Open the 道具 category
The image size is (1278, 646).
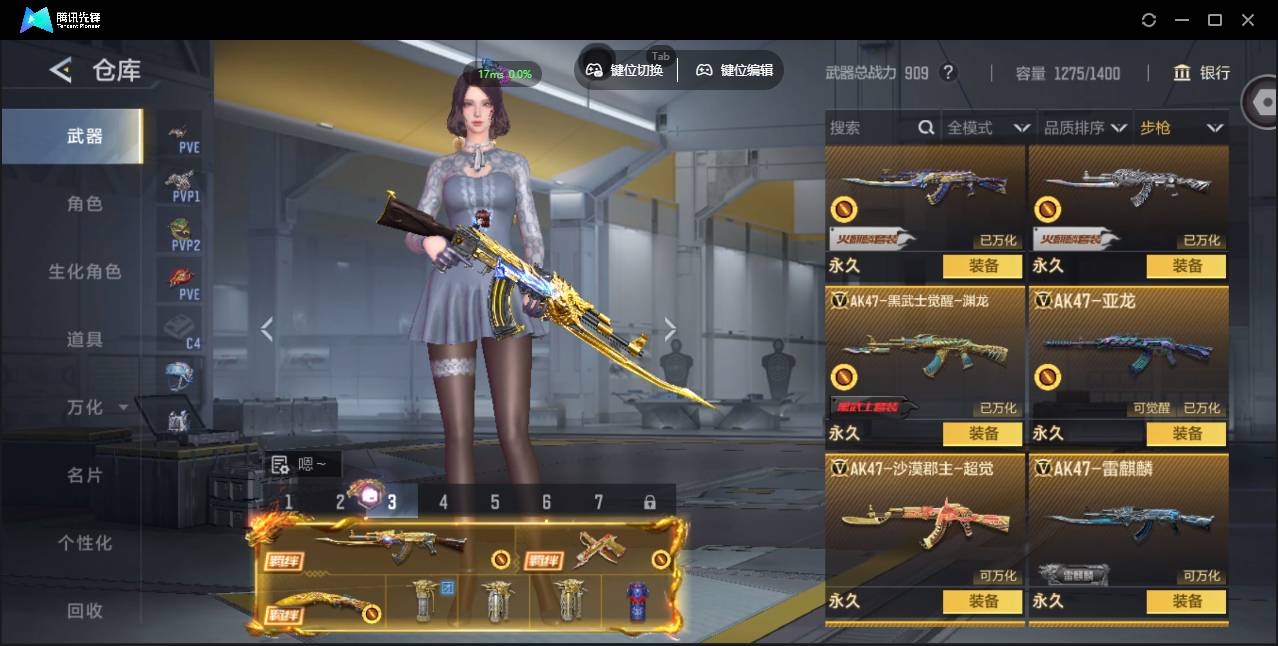pyautogui.click(x=84, y=340)
